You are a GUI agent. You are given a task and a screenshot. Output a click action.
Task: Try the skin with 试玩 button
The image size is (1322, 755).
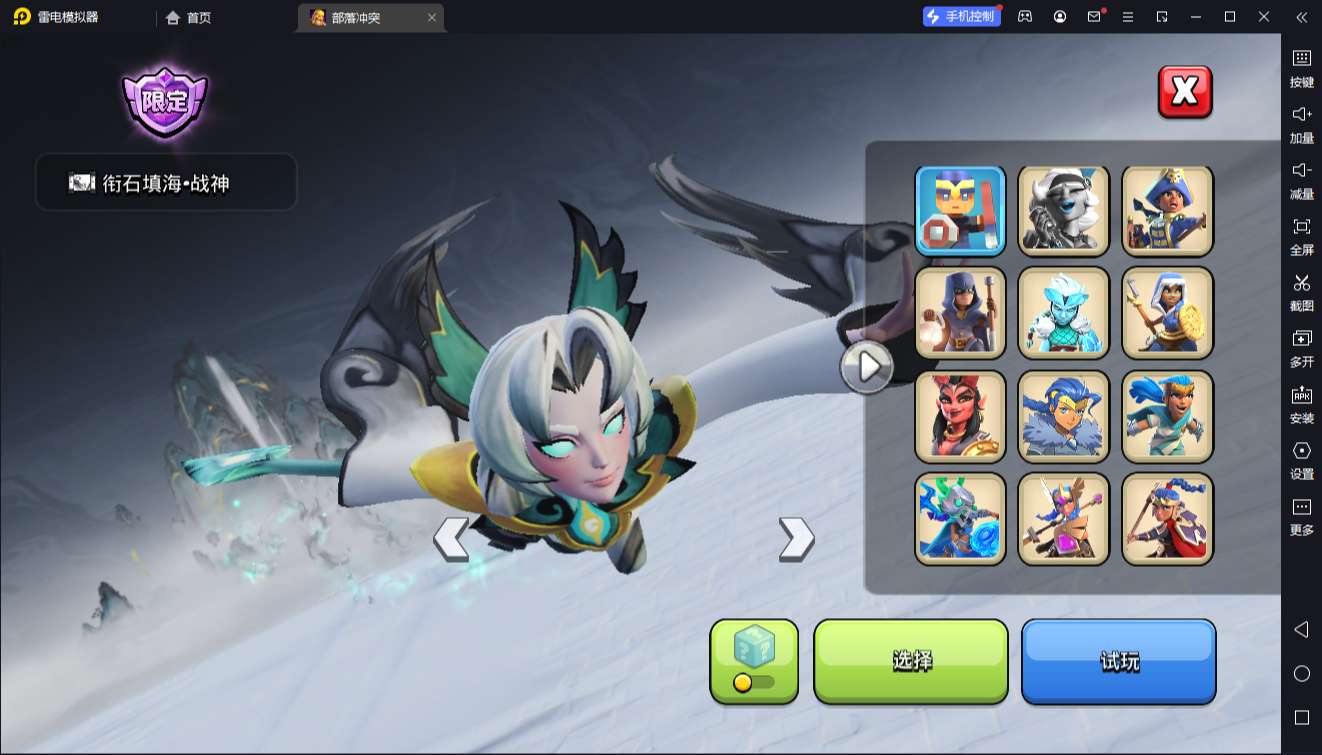1118,661
